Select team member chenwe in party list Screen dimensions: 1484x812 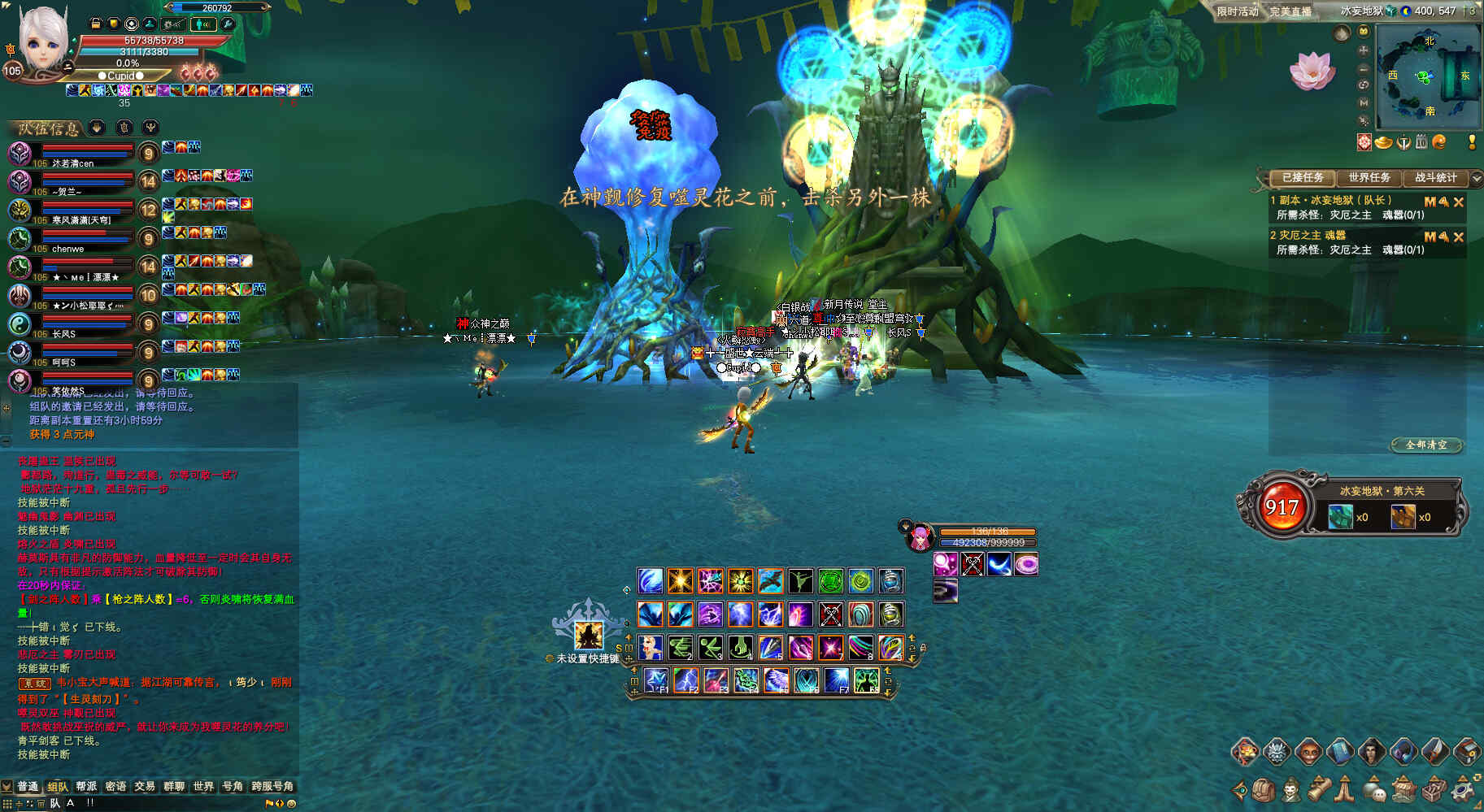[68, 249]
